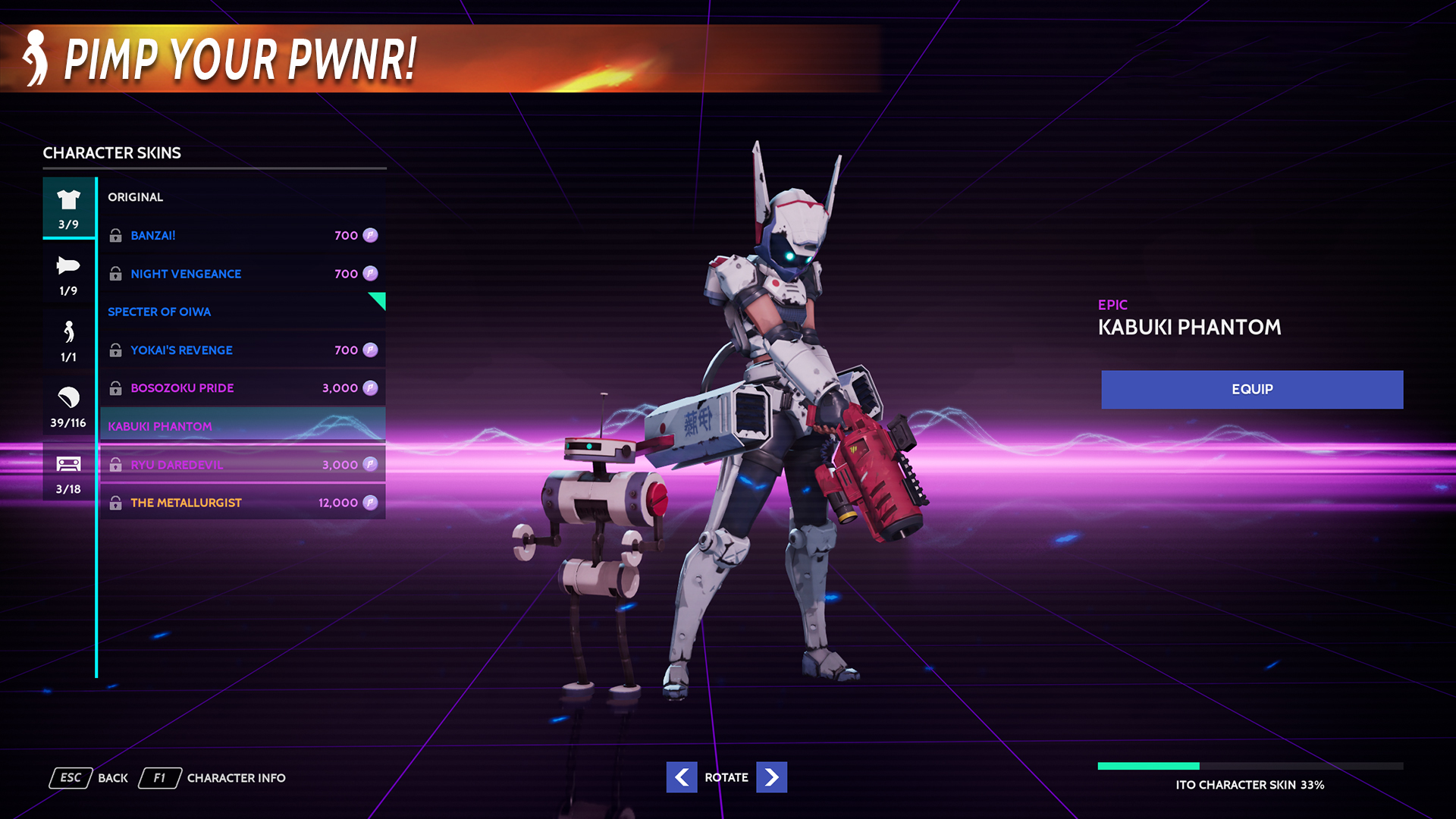Click the padlock icon beside NIGHT VENGEANCE
The height and width of the screenshot is (819, 1456).
tap(116, 274)
